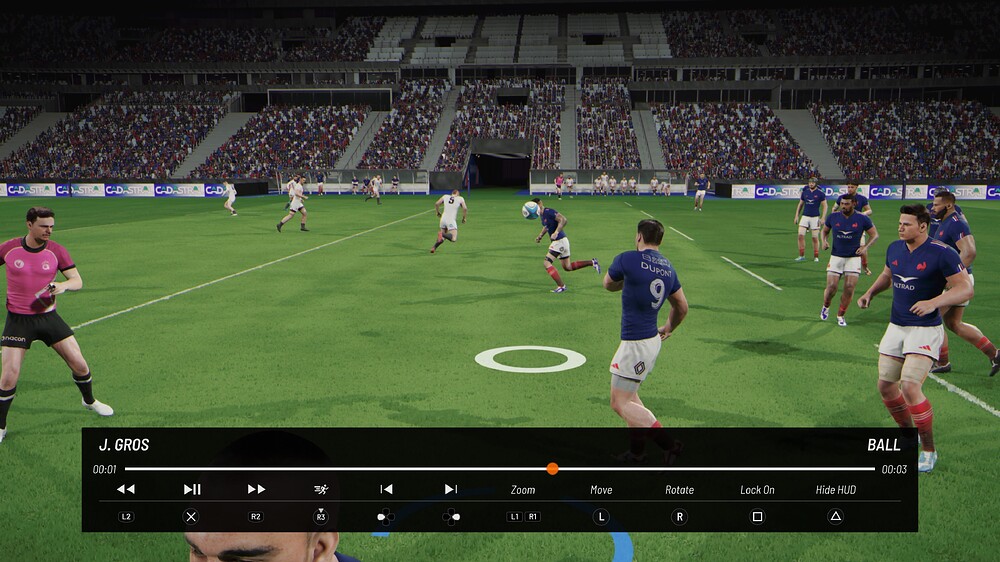Rewind the replay
Image resolution: width=1000 pixels, height=562 pixels.
(125, 489)
